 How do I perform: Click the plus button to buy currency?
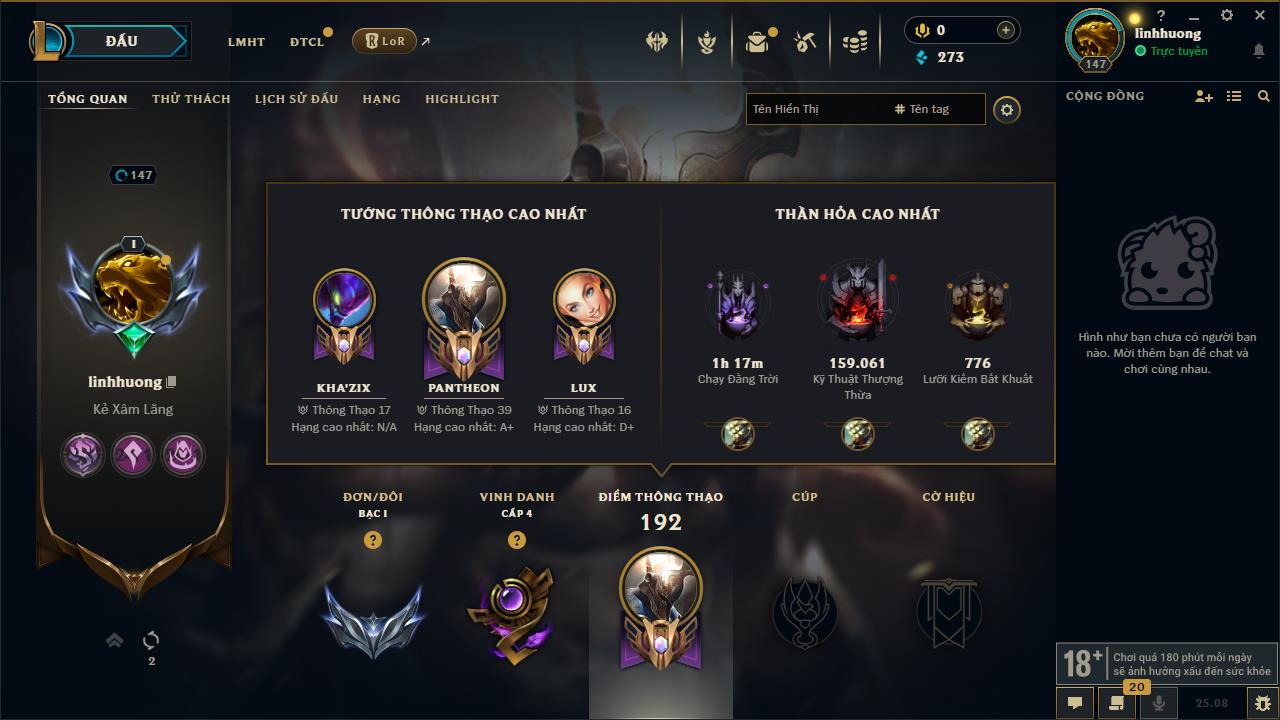coord(1006,31)
